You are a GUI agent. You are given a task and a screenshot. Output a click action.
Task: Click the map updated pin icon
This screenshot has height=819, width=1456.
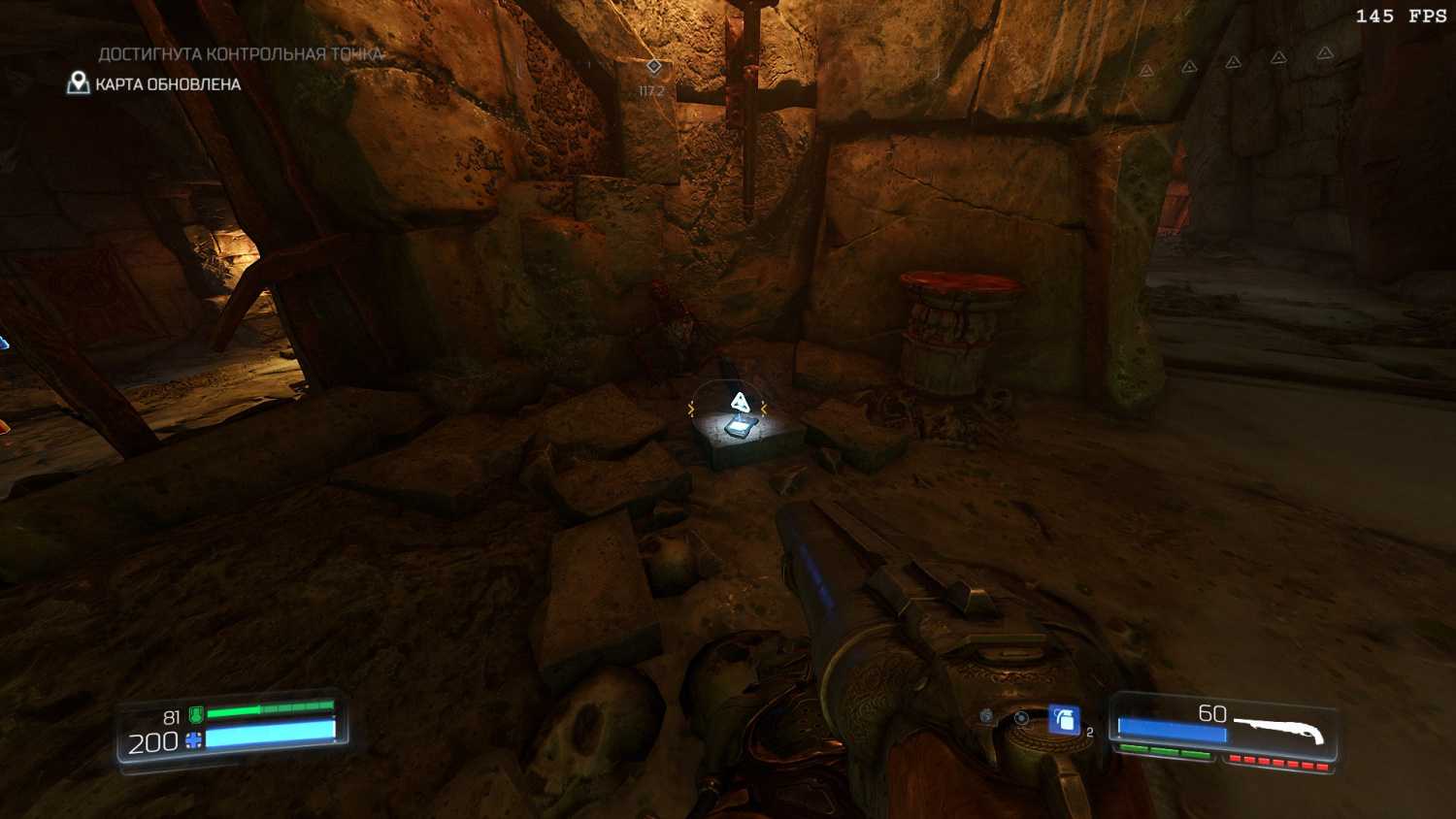pyautogui.click(x=78, y=83)
